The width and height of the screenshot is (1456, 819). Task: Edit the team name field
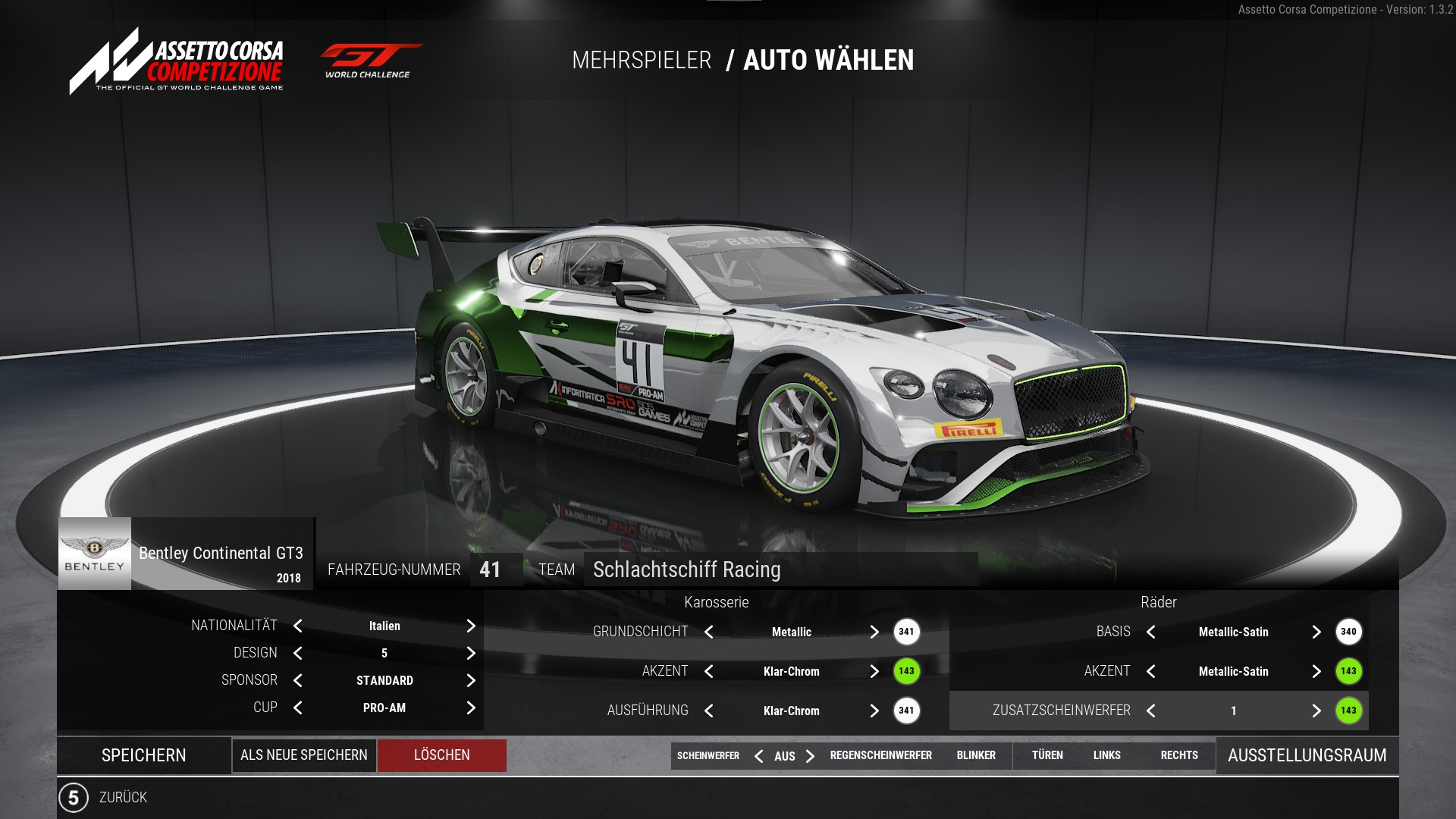780,570
